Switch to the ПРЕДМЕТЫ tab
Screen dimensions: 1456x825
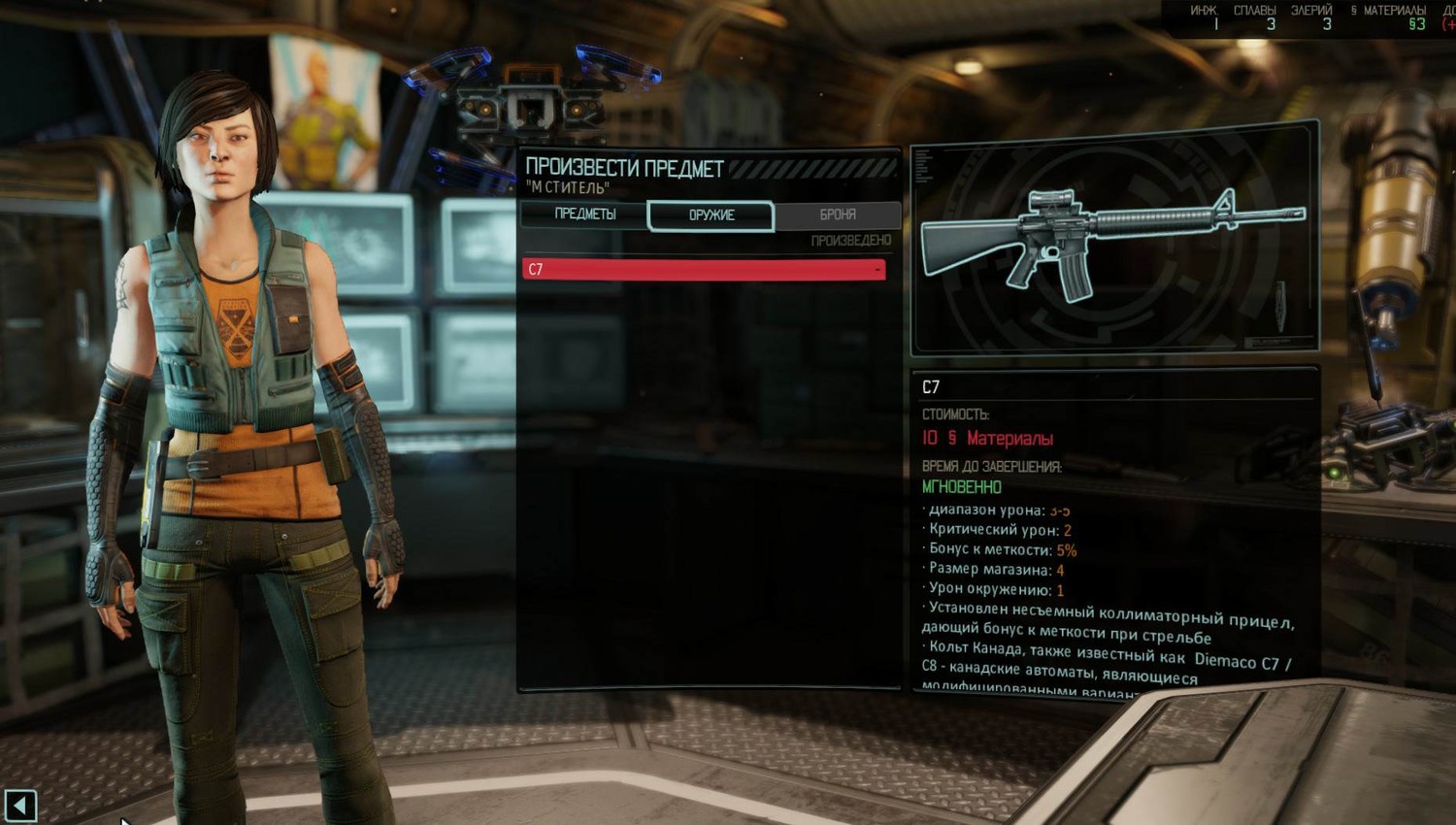point(584,214)
